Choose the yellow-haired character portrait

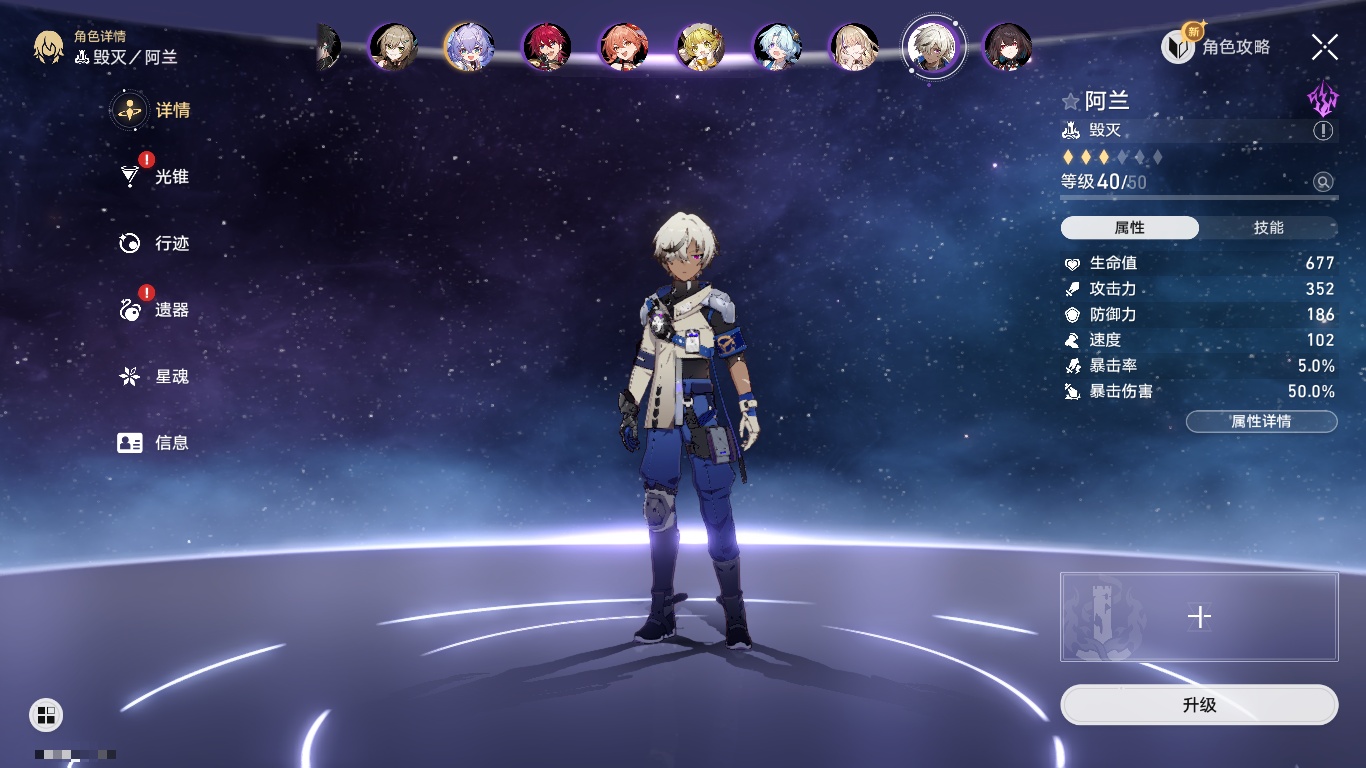point(701,47)
